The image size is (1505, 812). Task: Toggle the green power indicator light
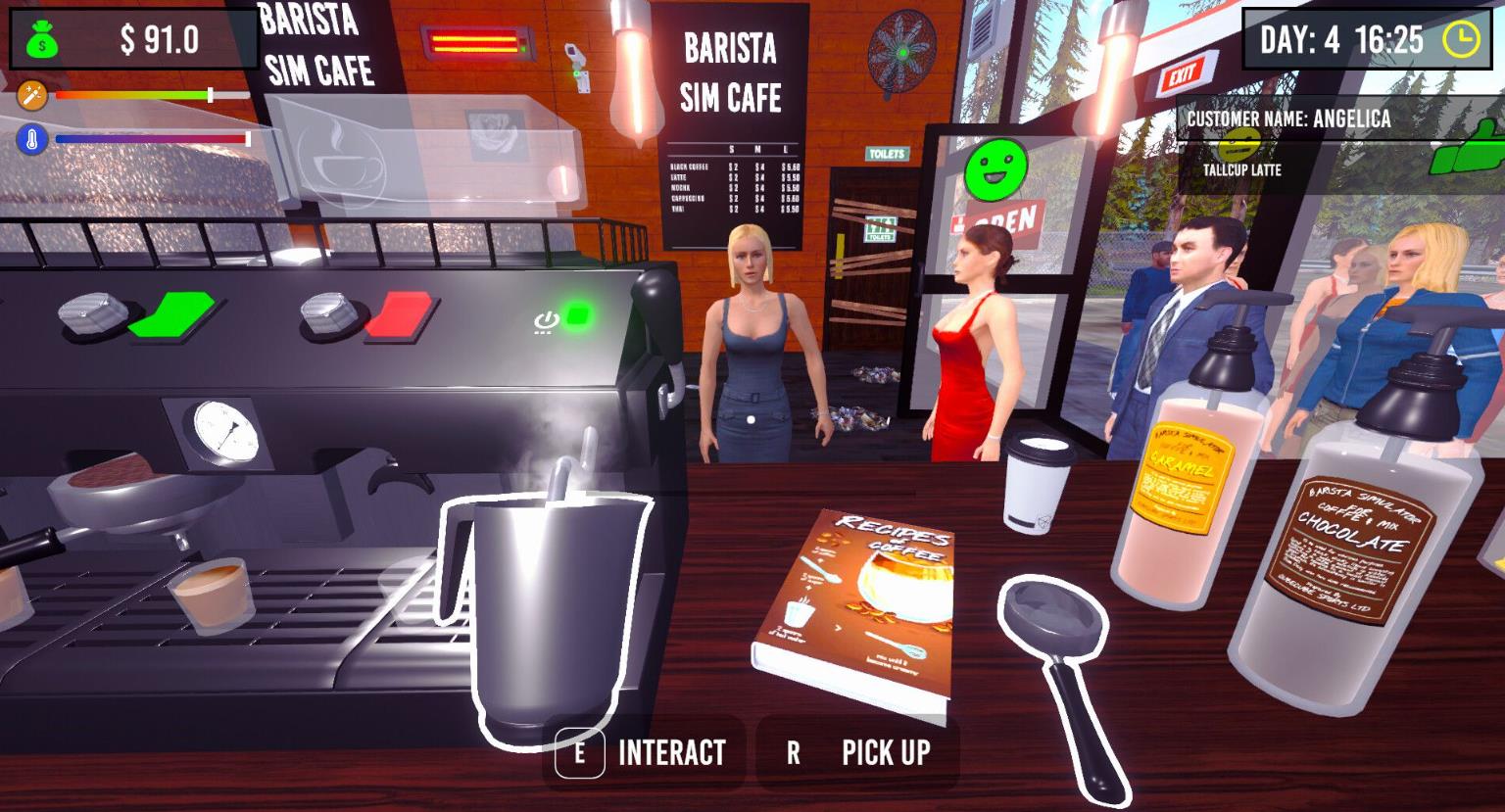[578, 314]
